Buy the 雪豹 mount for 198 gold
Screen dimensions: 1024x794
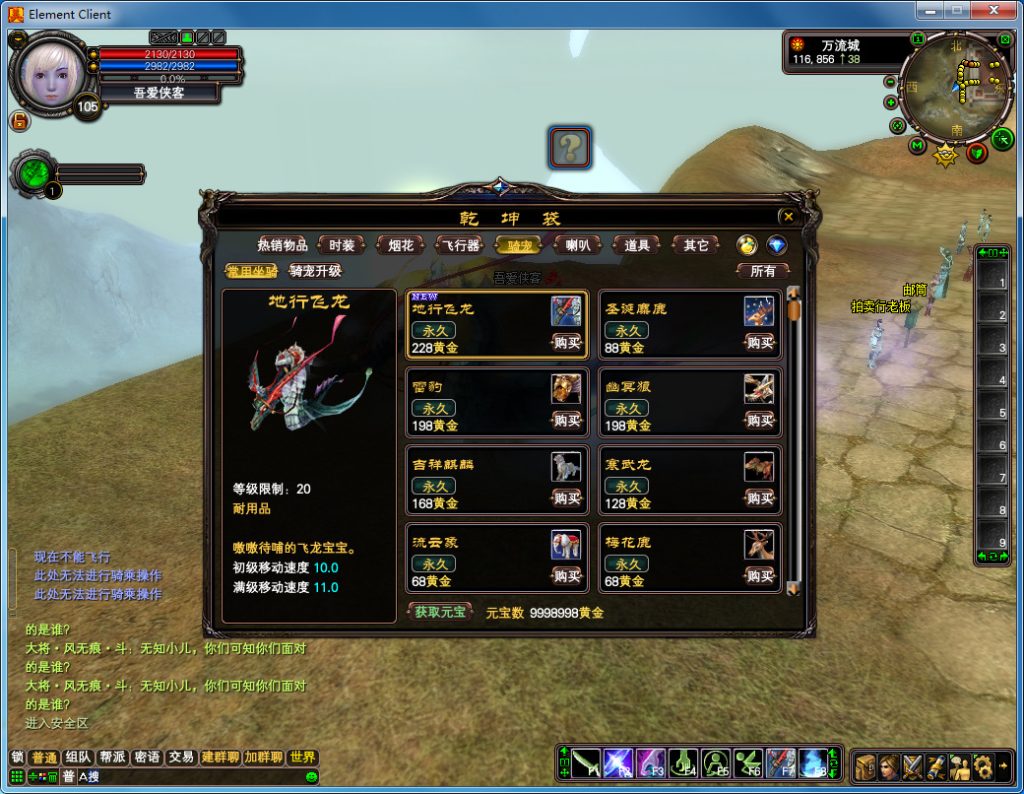[x=567, y=421]
